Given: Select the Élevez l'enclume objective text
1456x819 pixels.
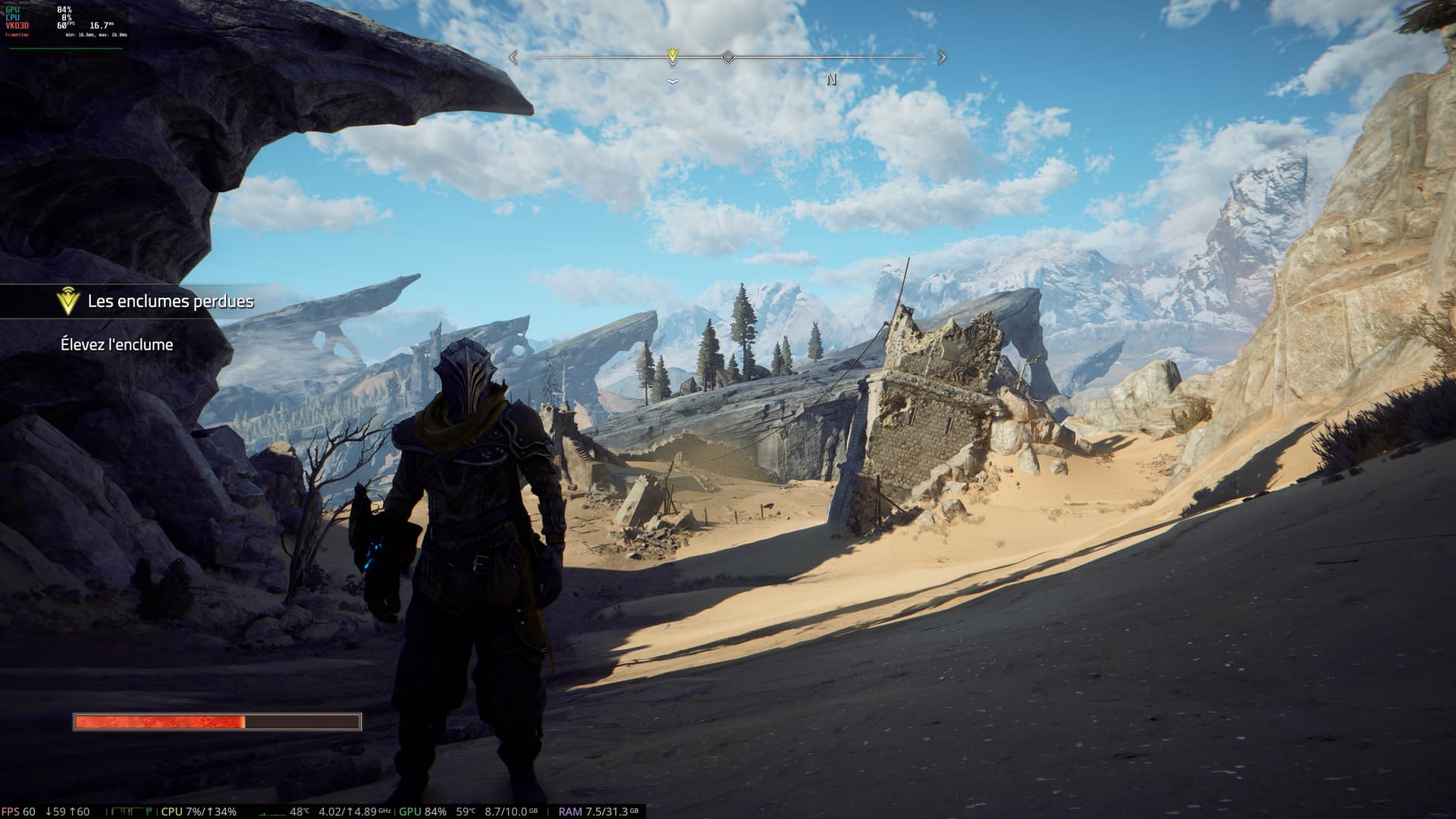Looking at the screenshot, I should (117, 345).
